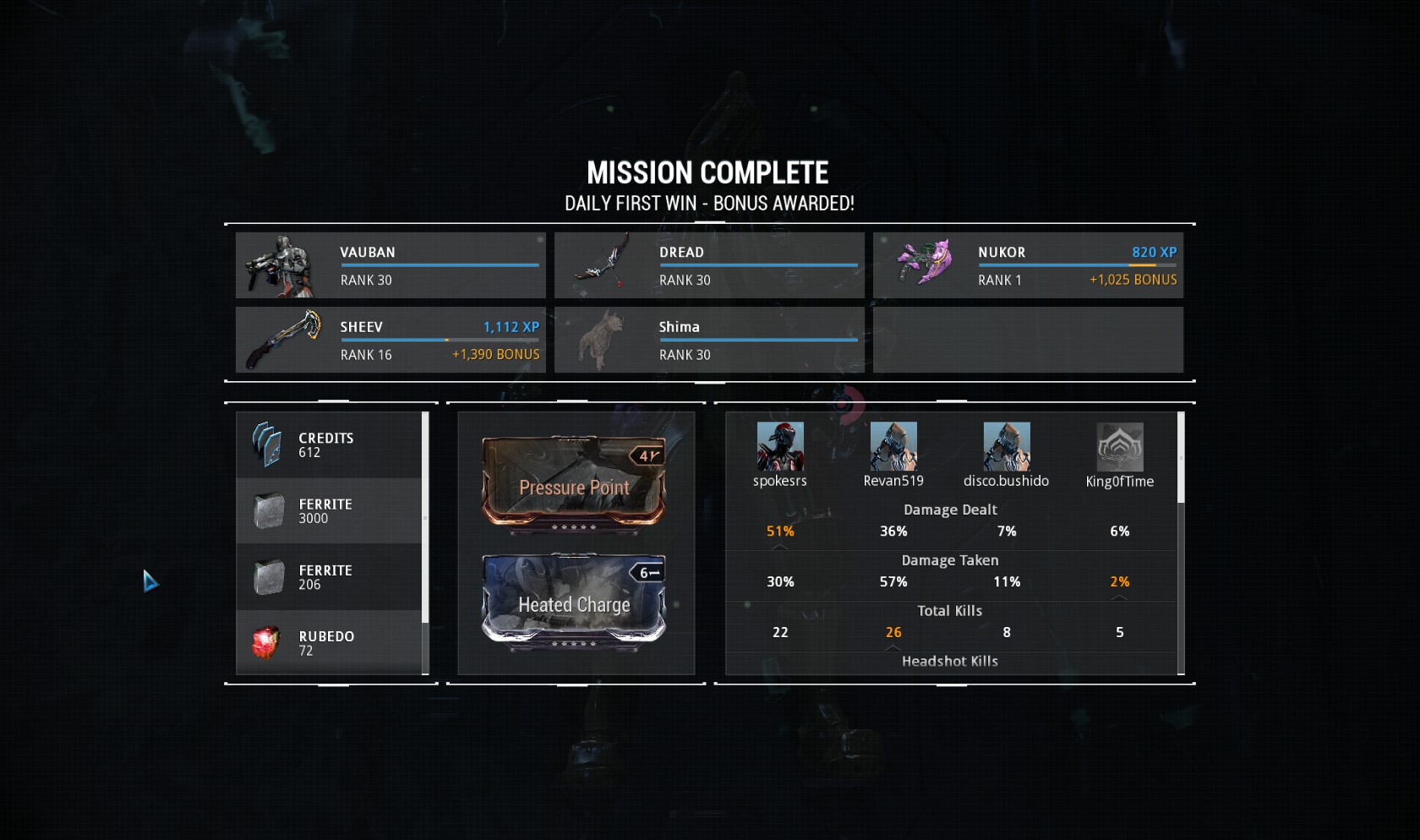Choose the Rubedo 72 reward row
Image resolution: width=1420 pixels, height=840 pixels.
tap(328, 643)
